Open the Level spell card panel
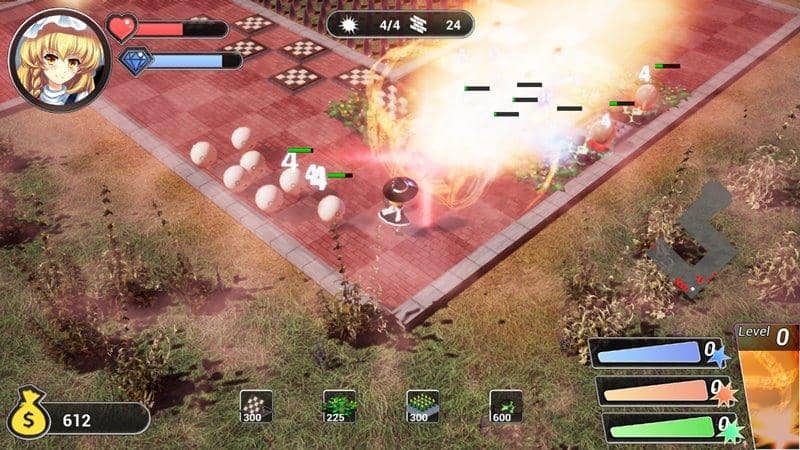The height and width of the screenshot is (450, 800). point(767,385)
